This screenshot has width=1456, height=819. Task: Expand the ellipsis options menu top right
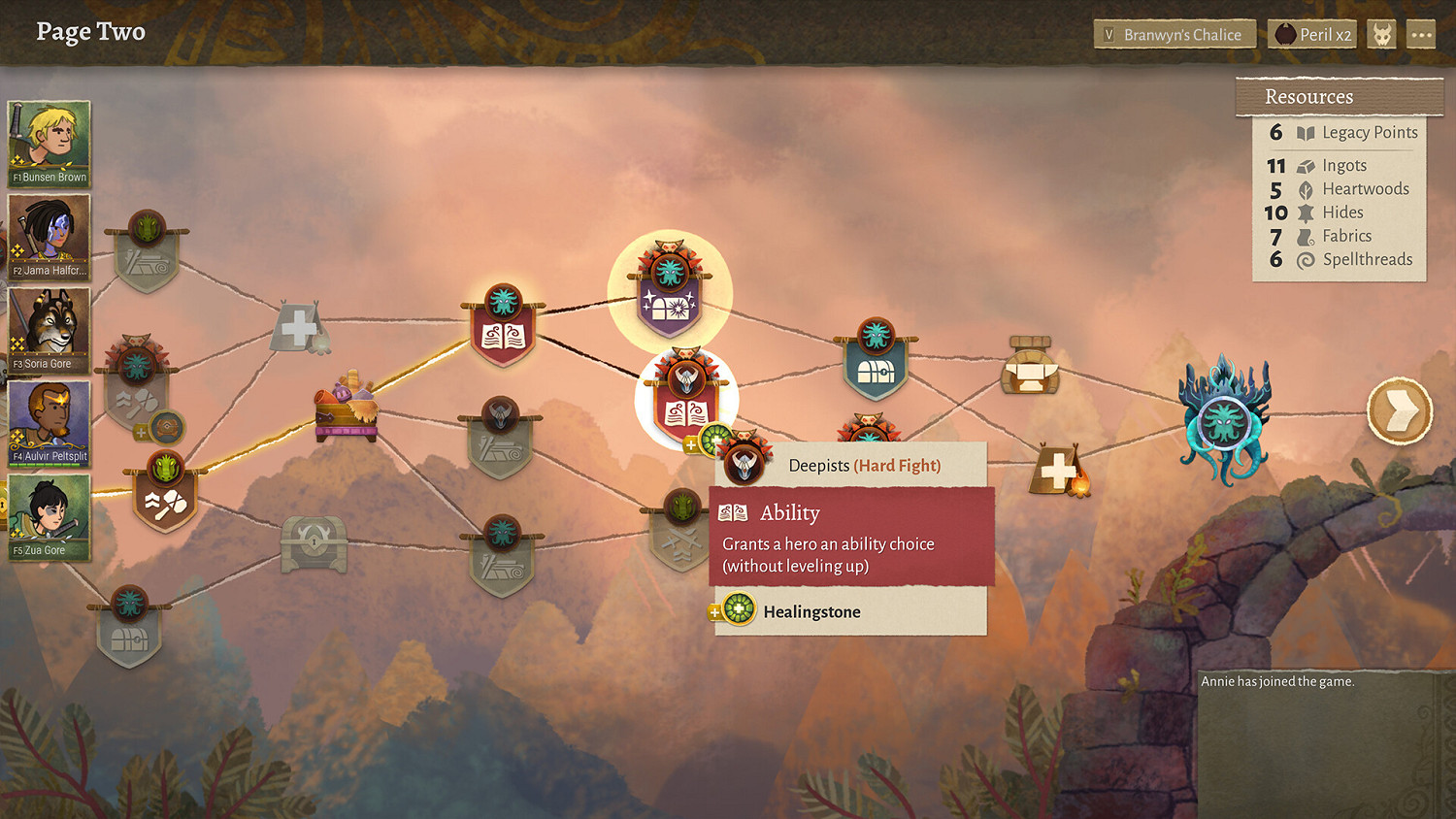(1421, 33)
